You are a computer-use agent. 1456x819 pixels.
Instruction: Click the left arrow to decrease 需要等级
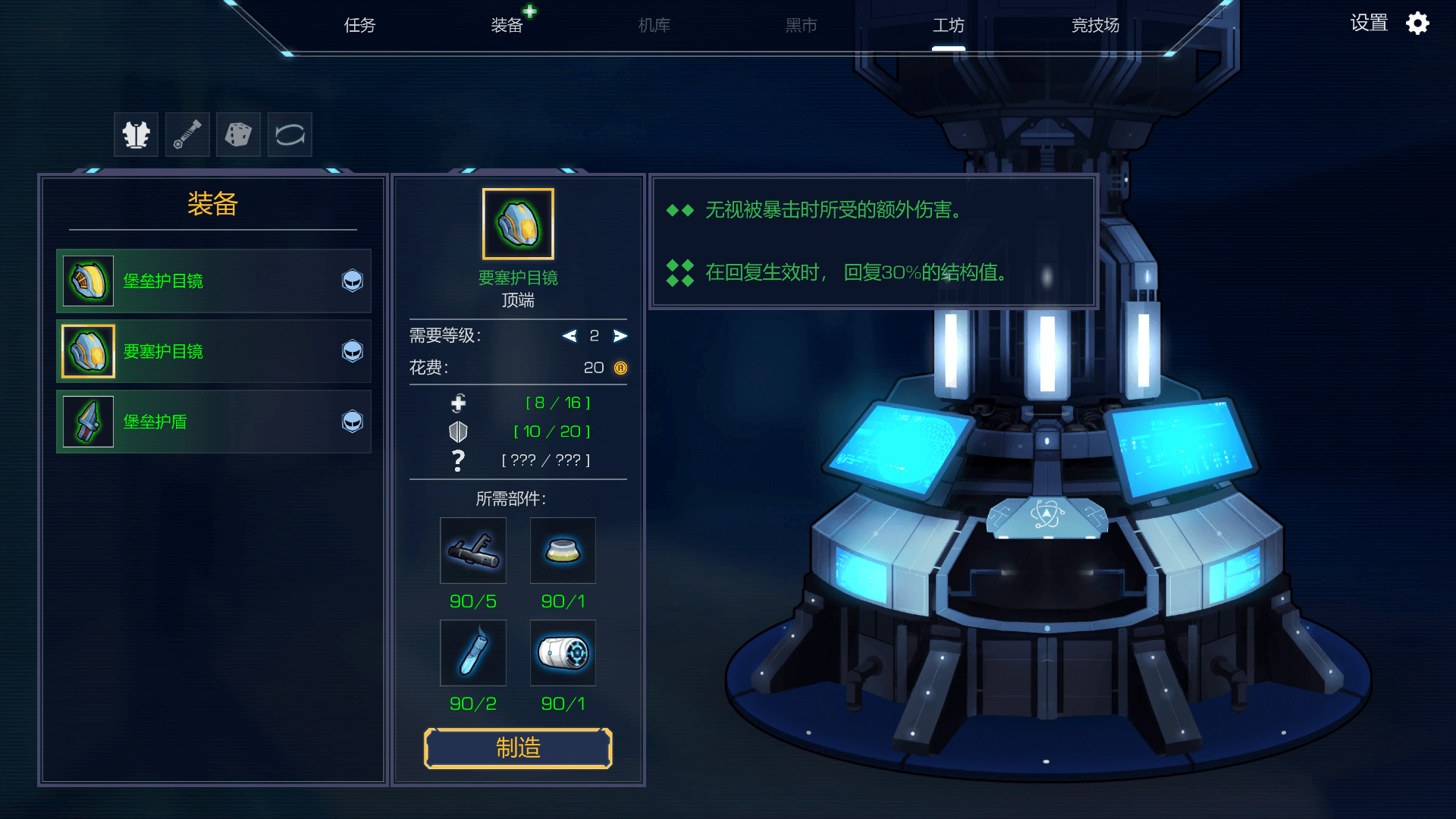click(570, 336)
